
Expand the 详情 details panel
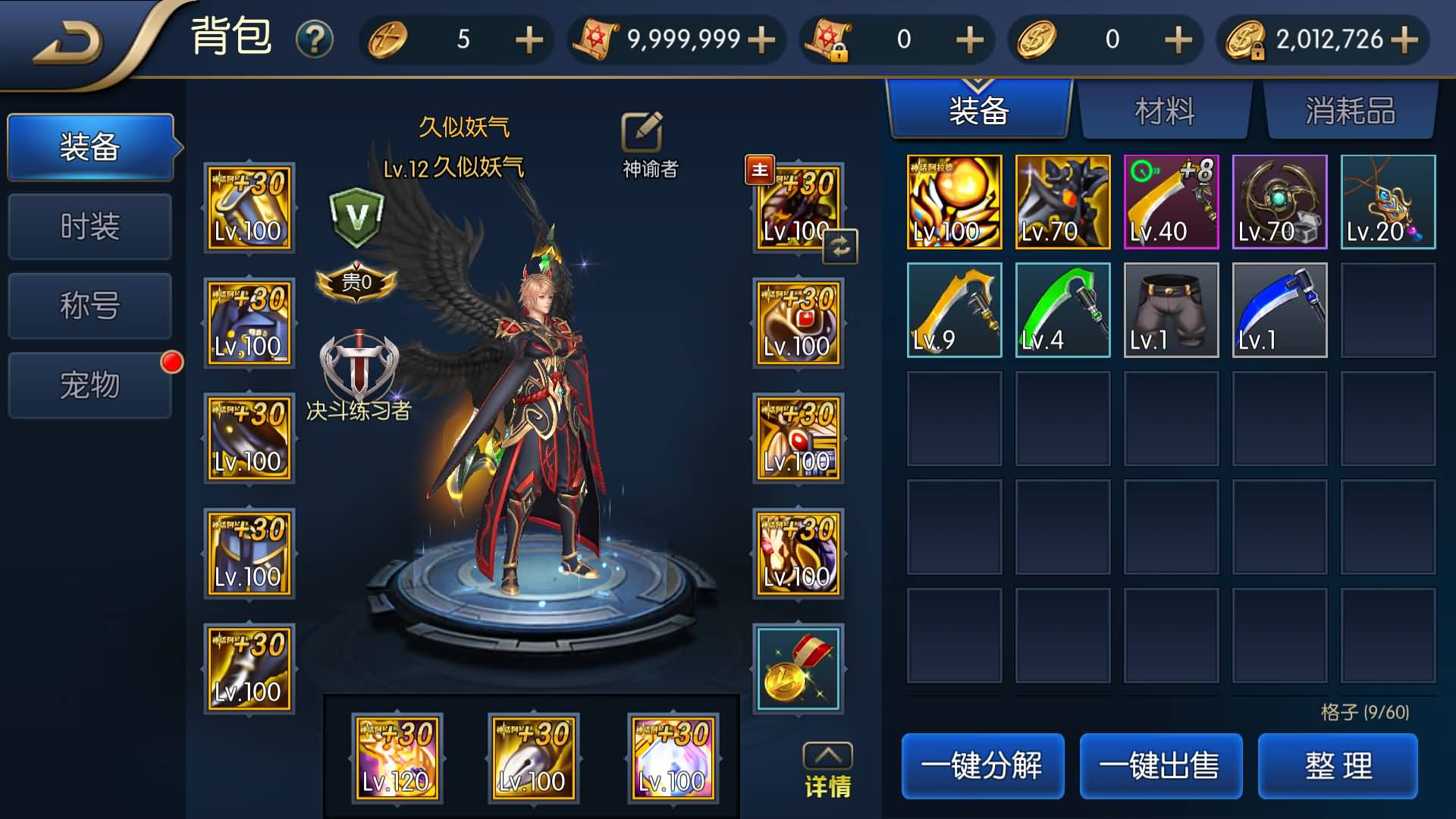pyautogui.click(x=827, y=770)
